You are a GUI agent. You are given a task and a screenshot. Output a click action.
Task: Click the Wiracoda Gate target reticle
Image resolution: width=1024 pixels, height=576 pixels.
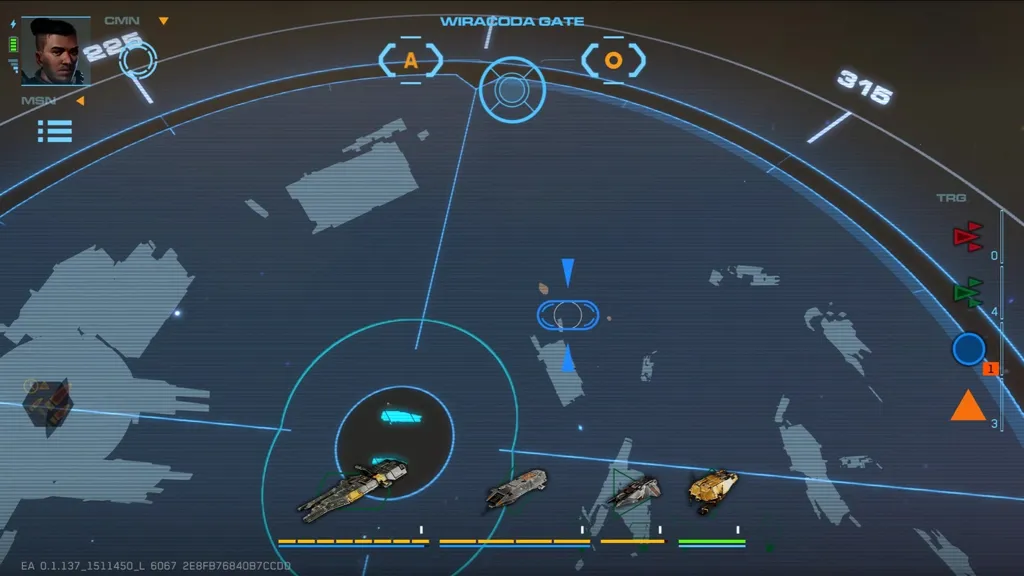point(511,90)
